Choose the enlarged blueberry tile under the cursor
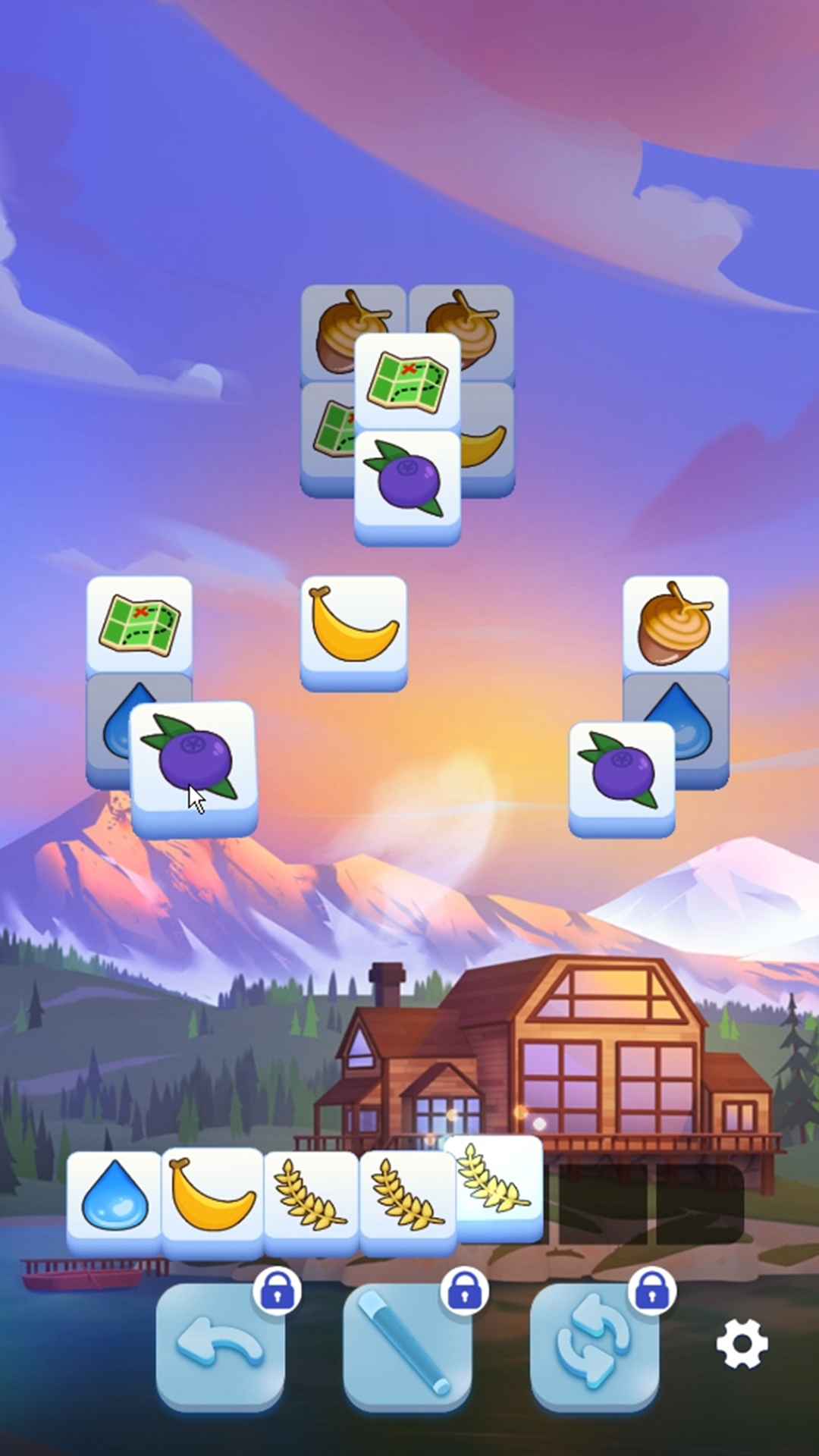 tap(194, 764)
